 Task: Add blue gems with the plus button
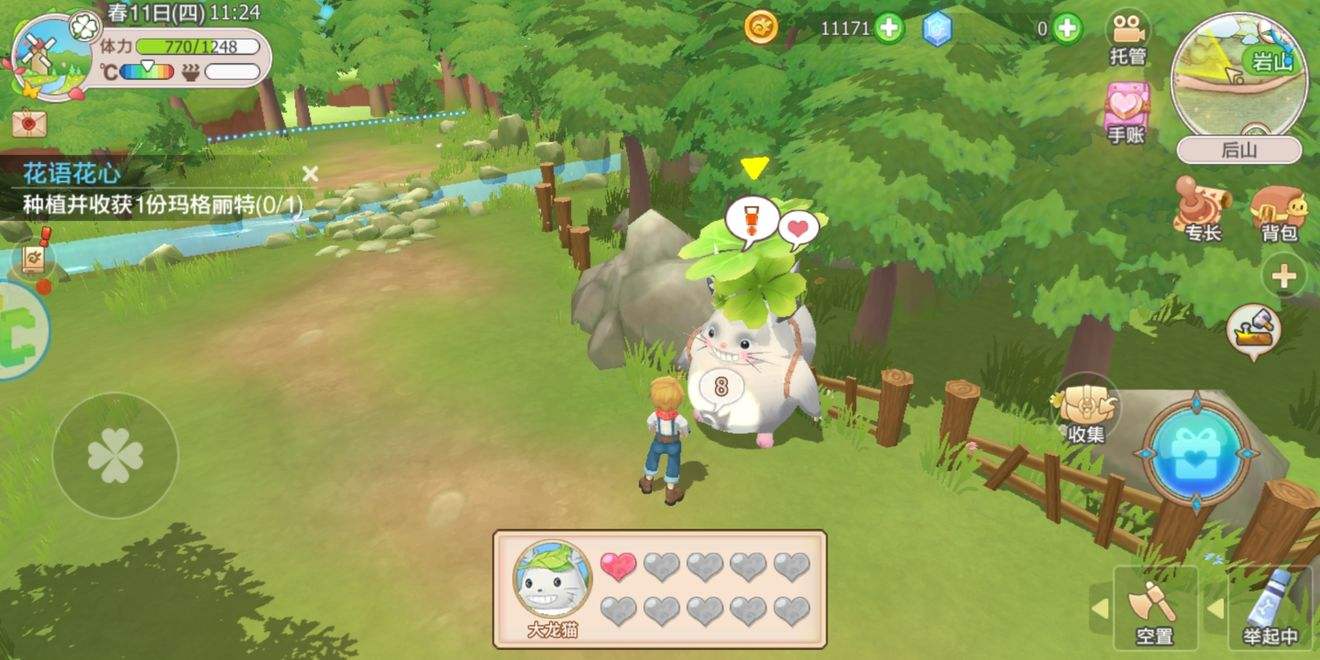[x=1068, y=28]
